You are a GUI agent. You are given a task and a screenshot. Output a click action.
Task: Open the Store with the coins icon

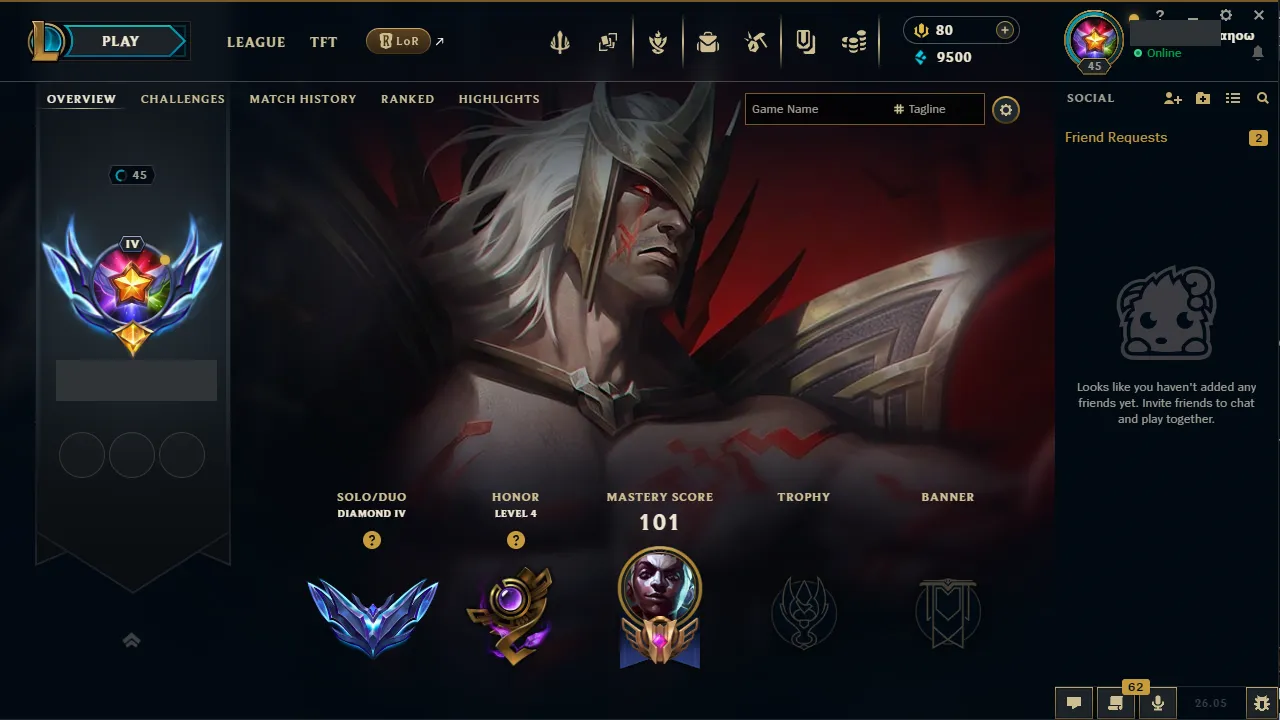[853, 41]
